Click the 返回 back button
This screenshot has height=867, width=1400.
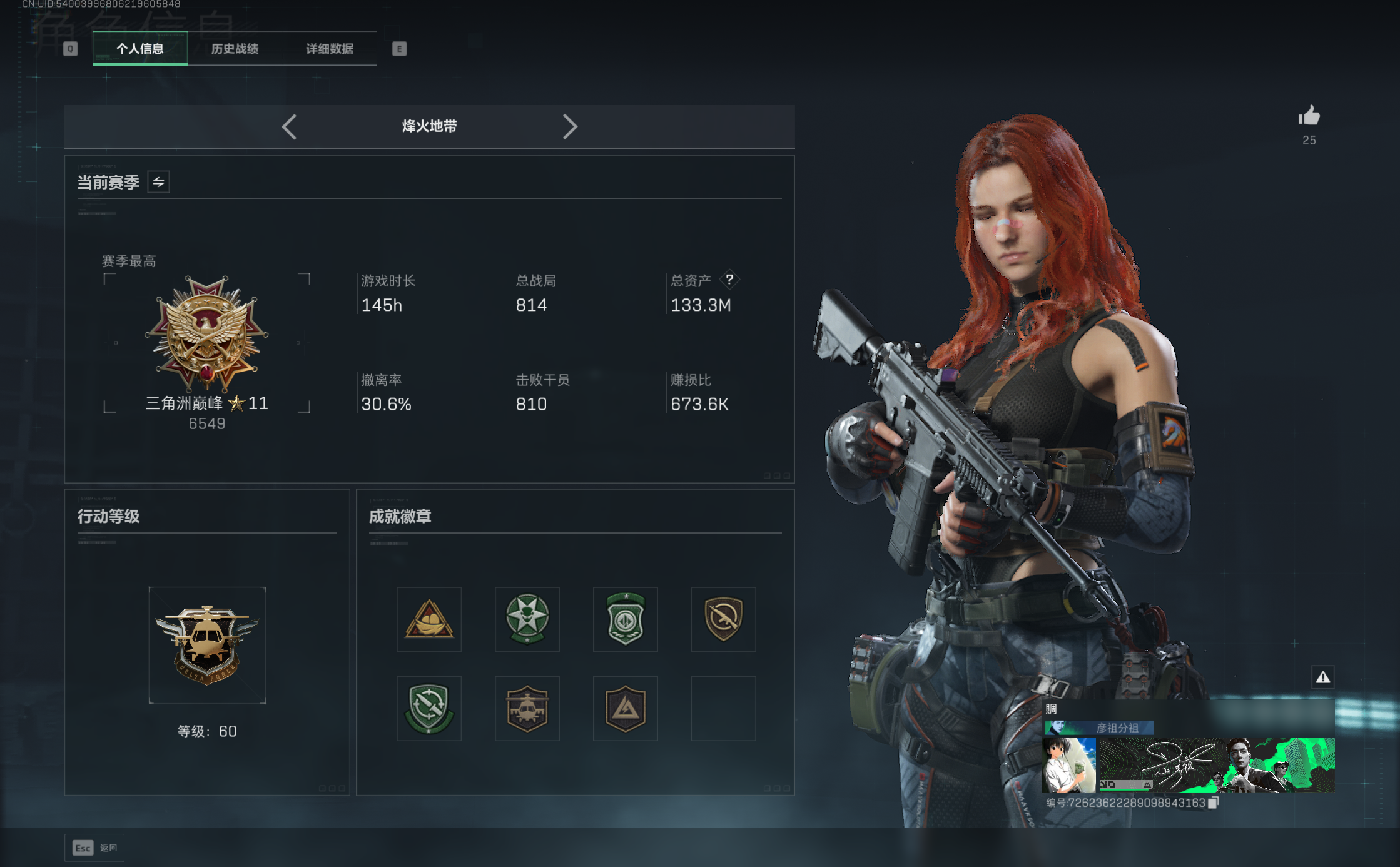tap(94, 848)
